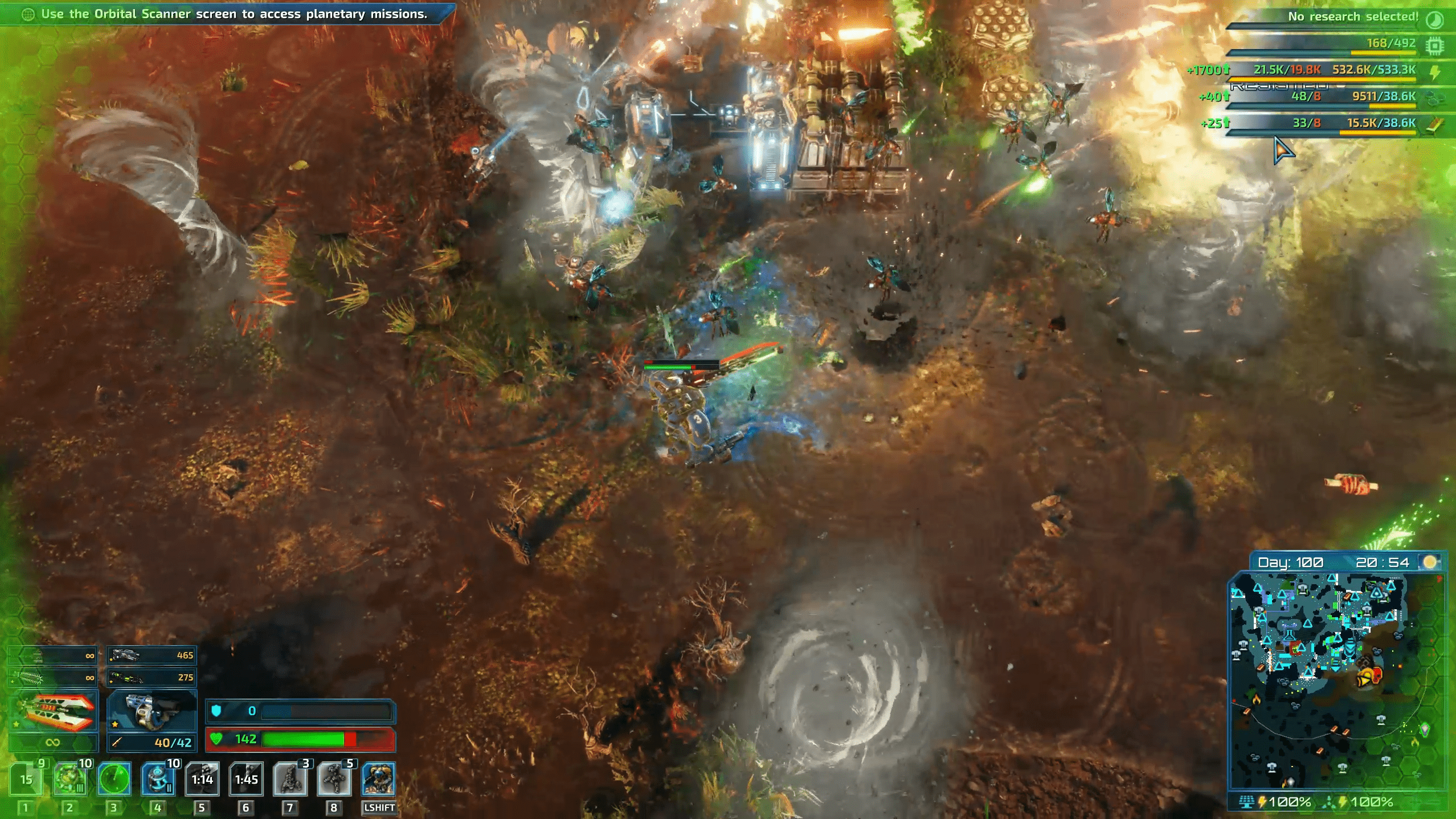Open the 'No research selected!' research tracker
This screenshot has width=1456, height=819.
coord(1353,17)
